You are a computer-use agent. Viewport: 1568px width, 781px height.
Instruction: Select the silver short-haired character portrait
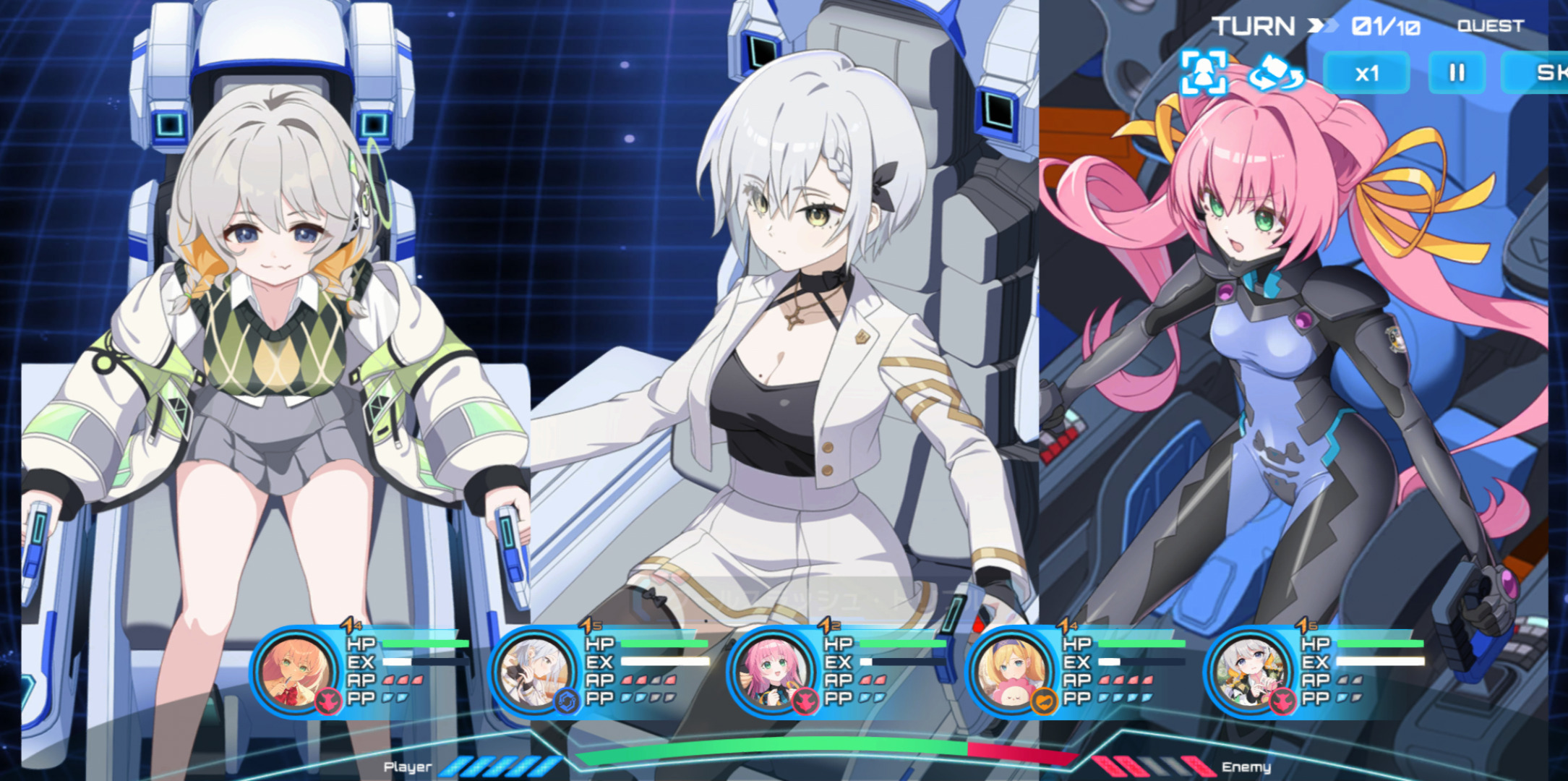534,672
